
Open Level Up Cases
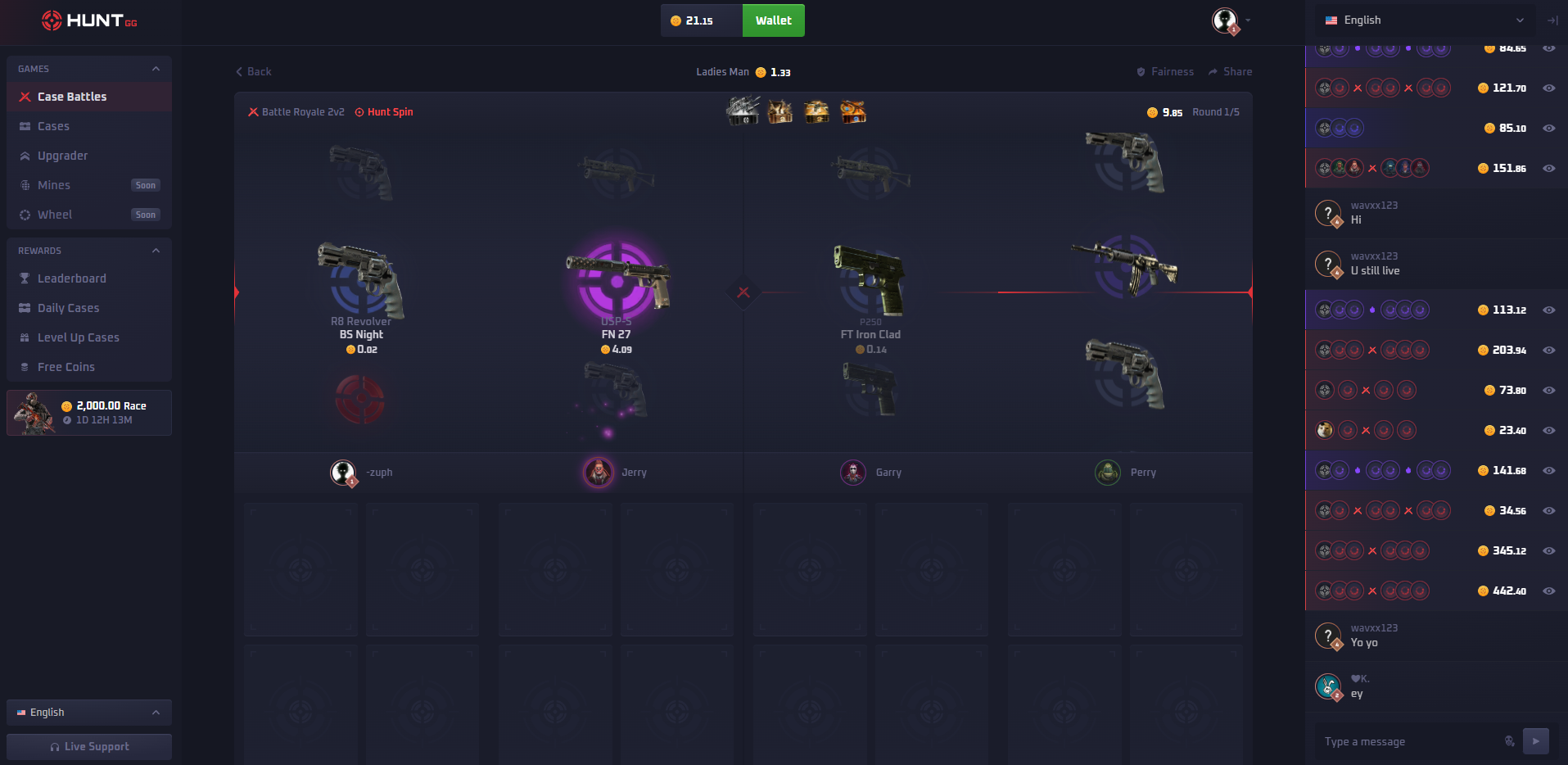click(79, 337)
